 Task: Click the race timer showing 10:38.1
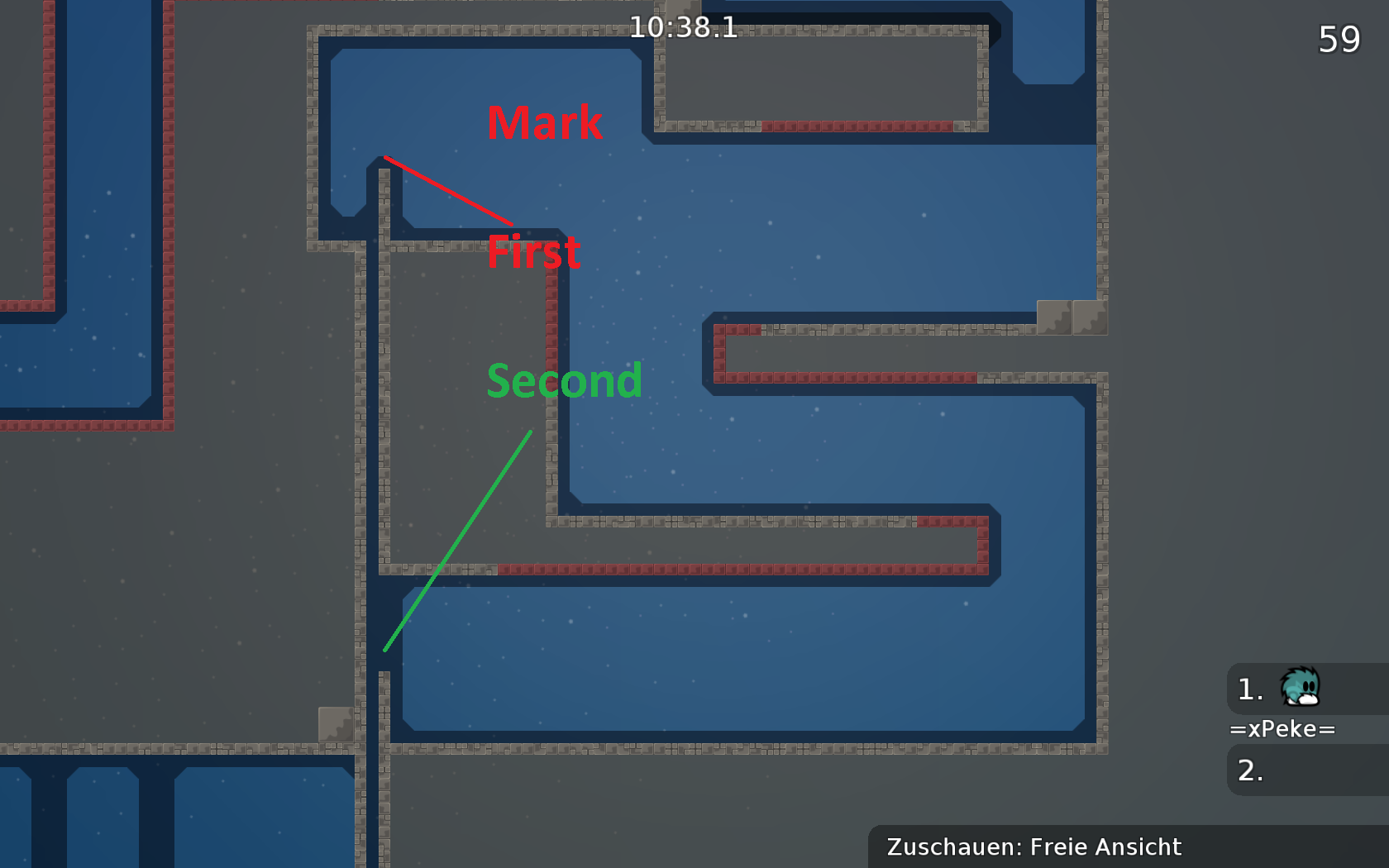pos(685,26)
